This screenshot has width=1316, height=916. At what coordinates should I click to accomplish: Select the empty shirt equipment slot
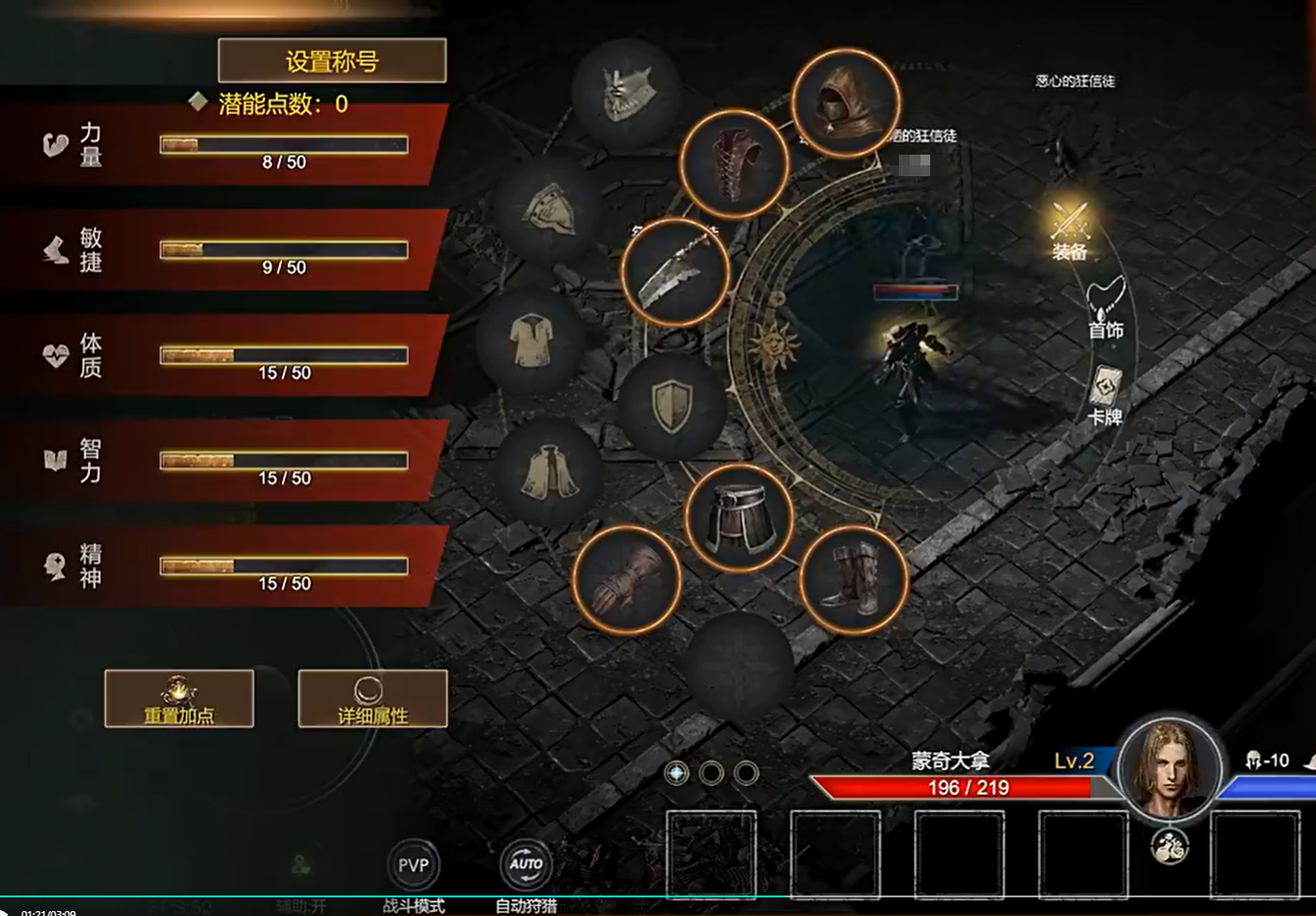(x=531, y=341)
